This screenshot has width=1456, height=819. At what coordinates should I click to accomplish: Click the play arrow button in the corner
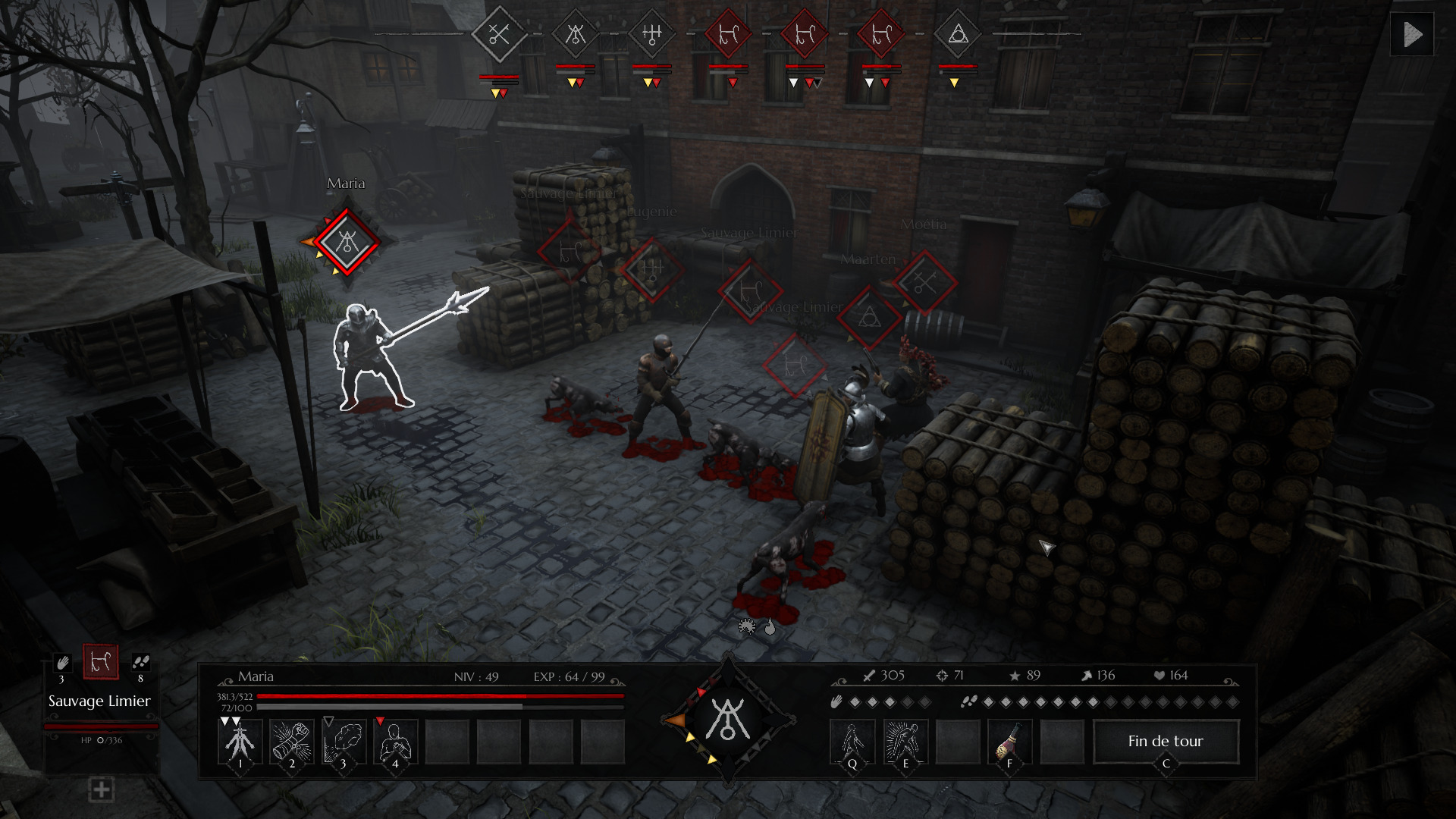(x=1412, y=34)
